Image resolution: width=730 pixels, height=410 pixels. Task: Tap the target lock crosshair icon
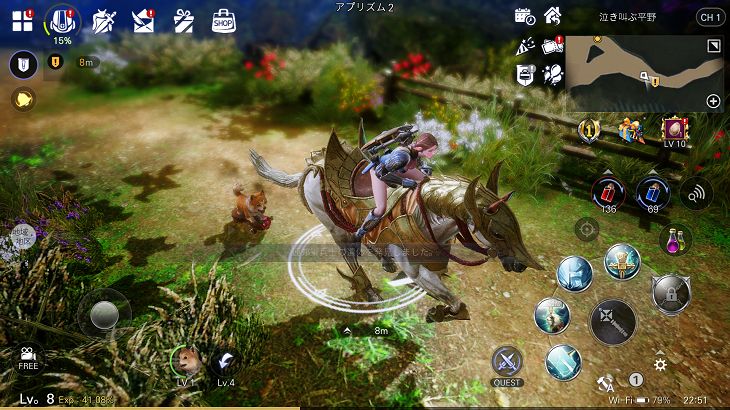[587, 228]
